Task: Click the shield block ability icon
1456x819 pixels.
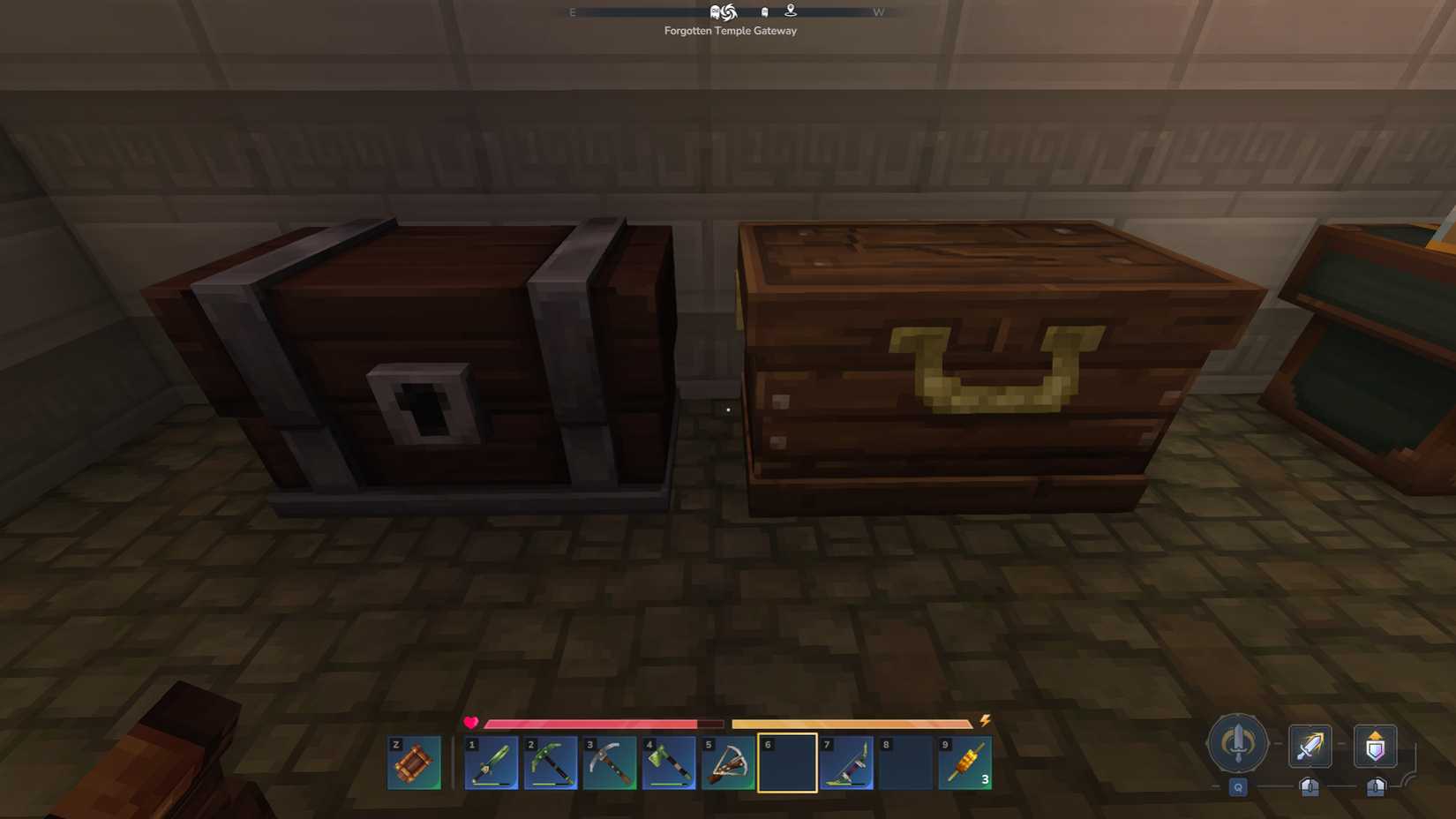Action: (x=1375, y=746)
